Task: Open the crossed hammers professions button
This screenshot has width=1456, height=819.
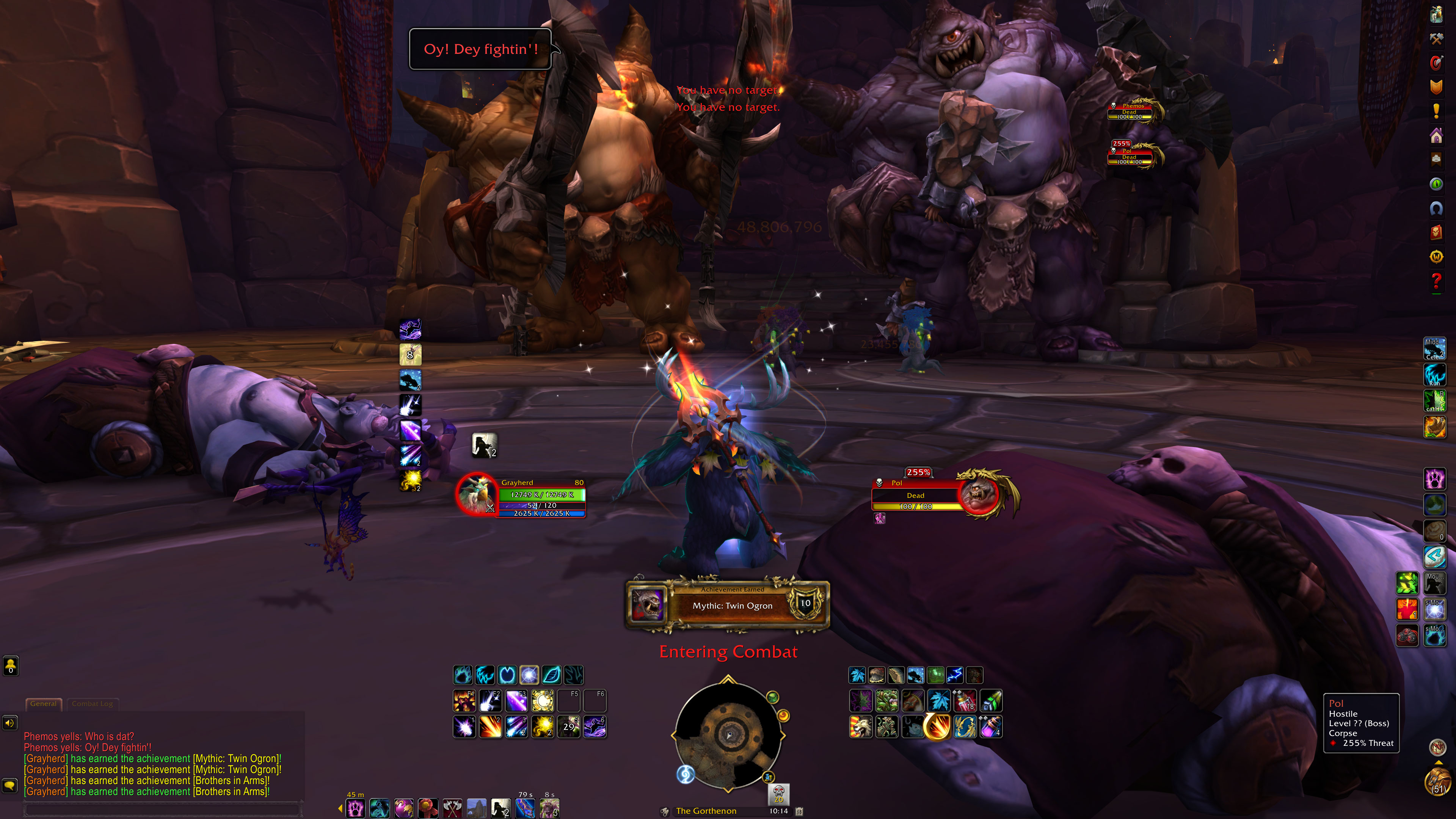Action: coord(1436,38)
